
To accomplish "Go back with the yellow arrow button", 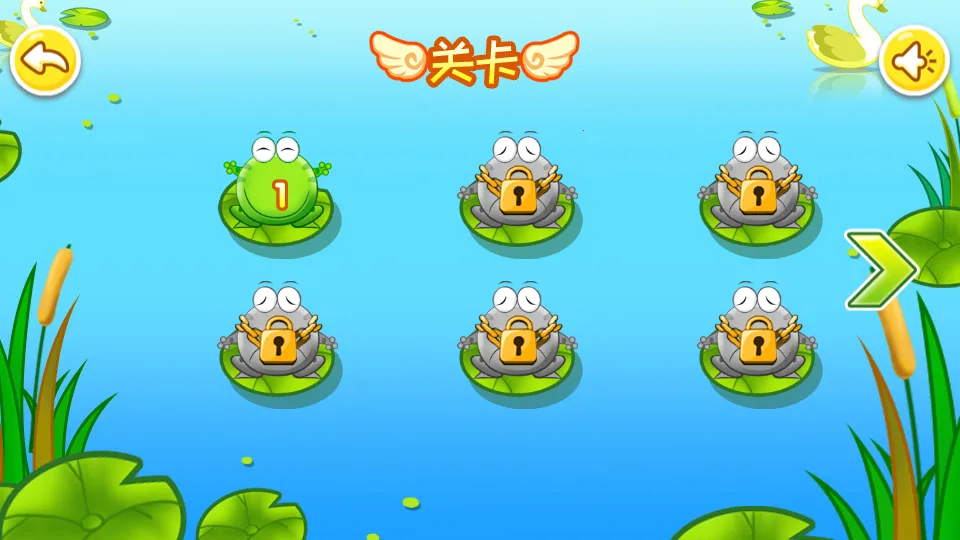I will coord(45,61).
